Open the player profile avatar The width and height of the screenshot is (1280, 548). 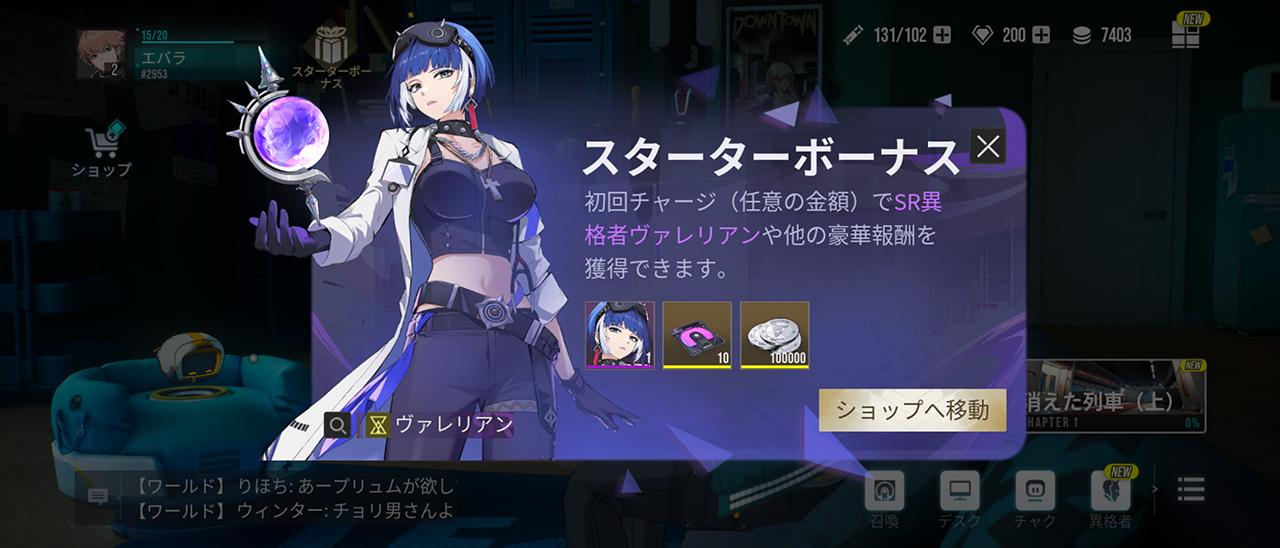tap(101, 54)
